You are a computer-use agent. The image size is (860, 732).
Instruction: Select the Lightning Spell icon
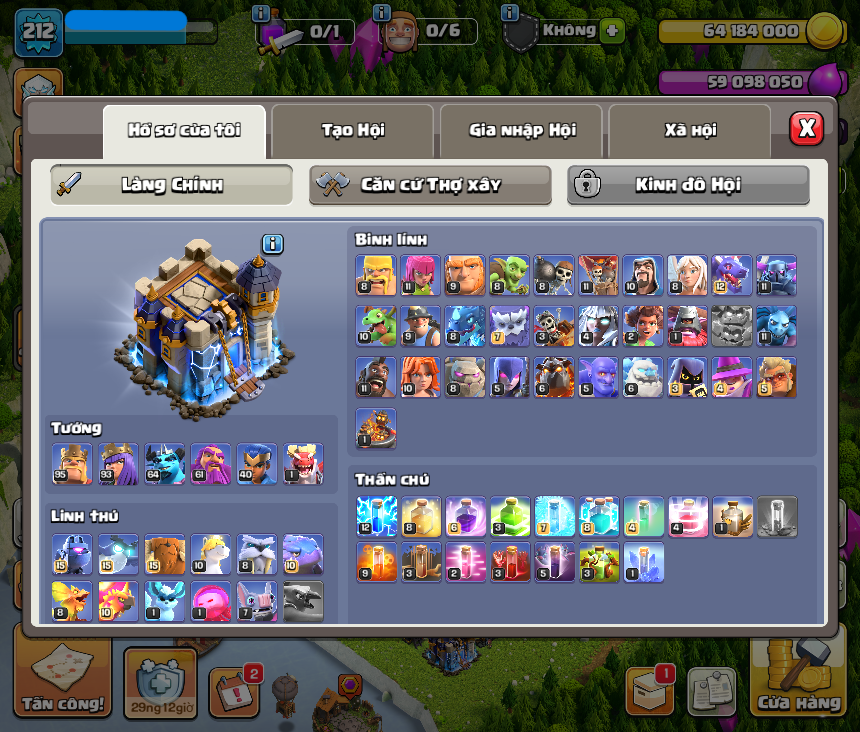376,516
